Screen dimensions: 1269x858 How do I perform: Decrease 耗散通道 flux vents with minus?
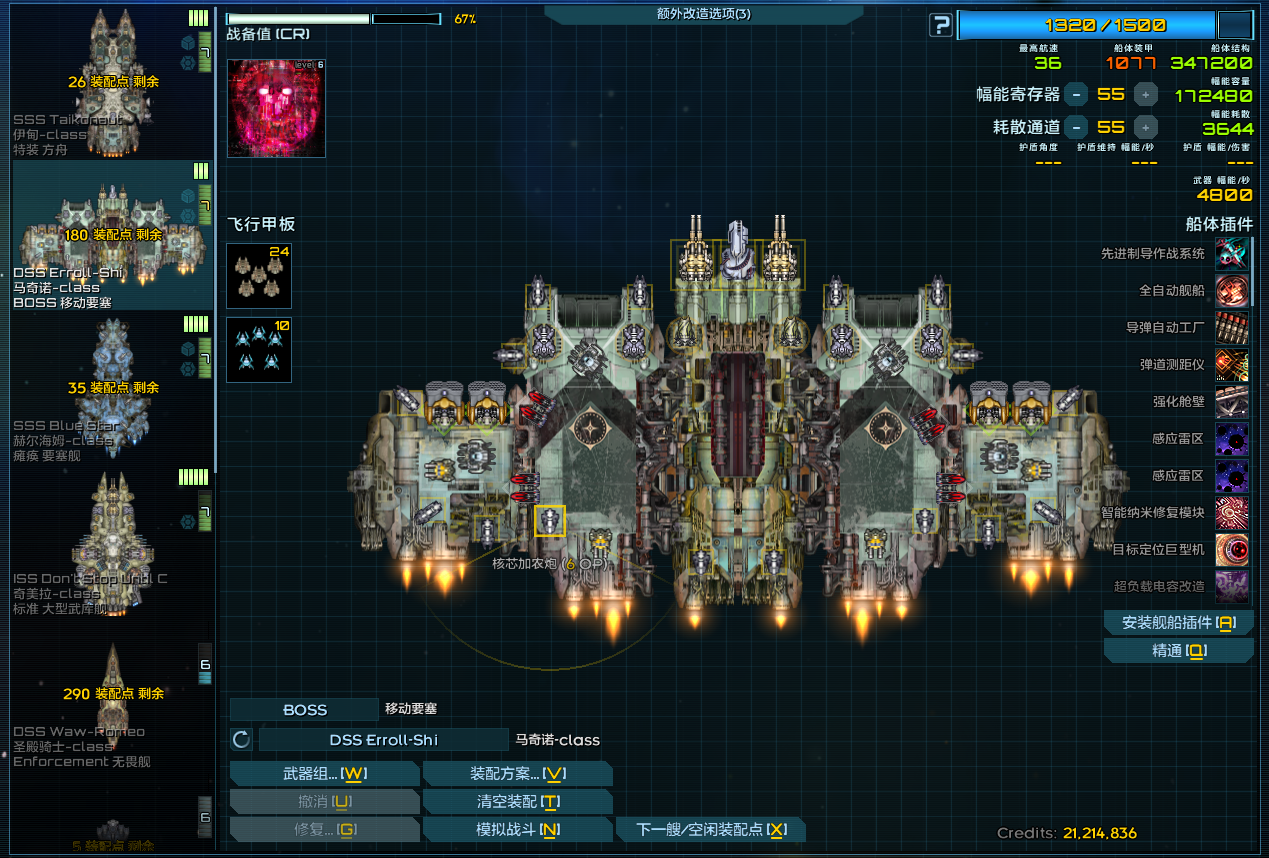(1076, 127)
